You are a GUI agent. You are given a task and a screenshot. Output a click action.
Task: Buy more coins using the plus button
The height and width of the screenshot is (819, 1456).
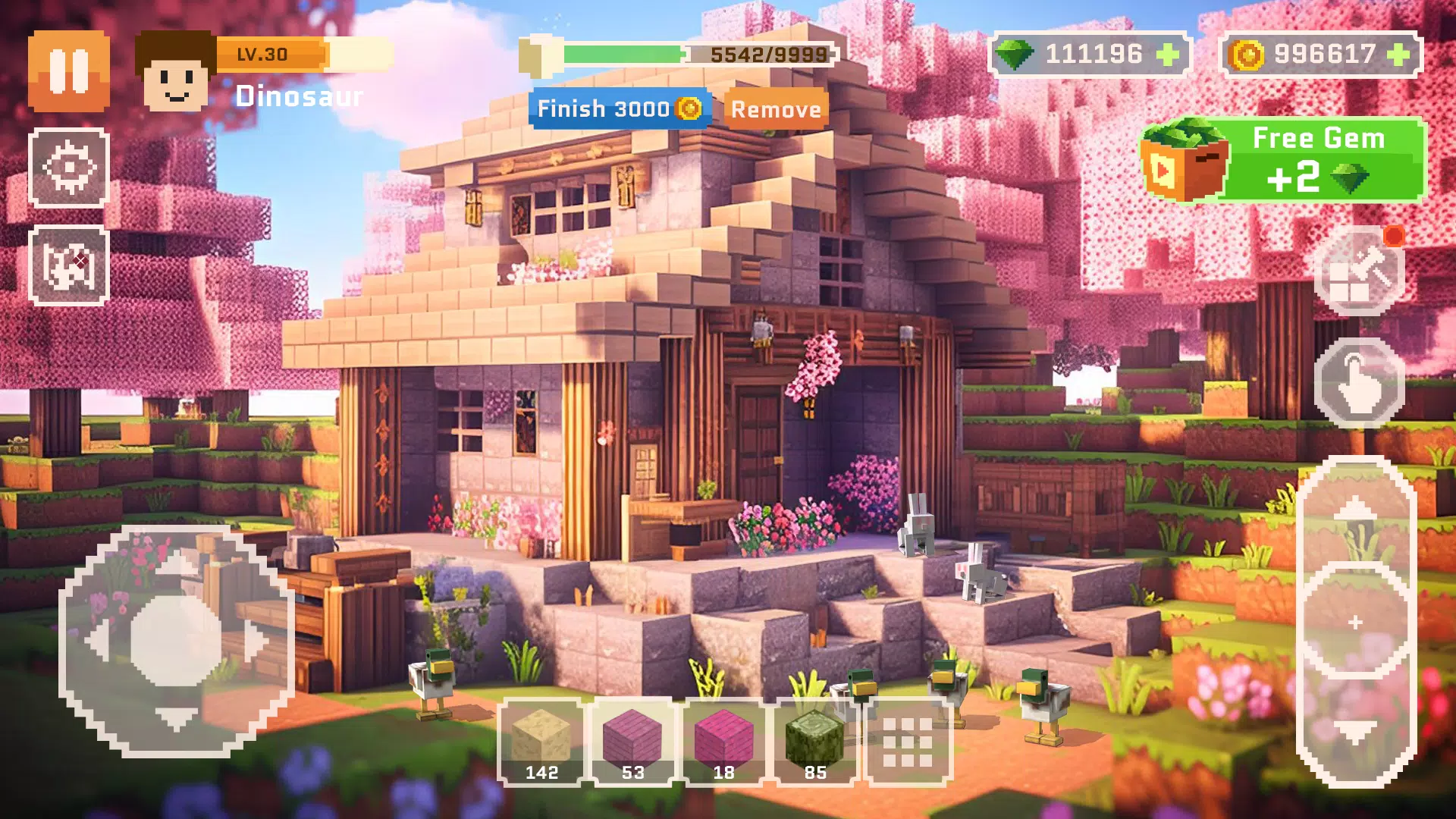click(1398, 55)
